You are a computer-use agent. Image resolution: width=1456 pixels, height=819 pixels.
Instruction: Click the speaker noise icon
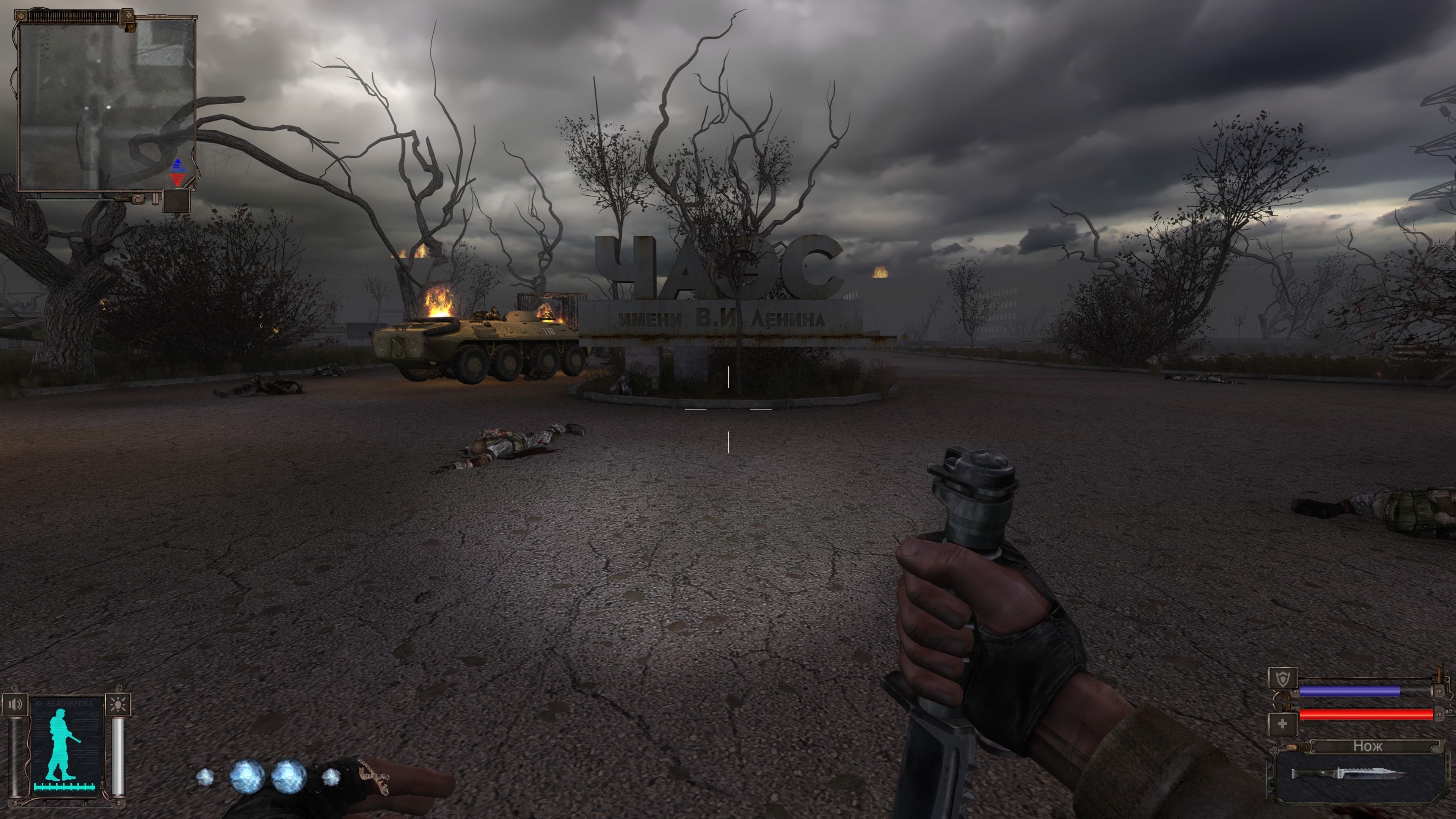15,704
